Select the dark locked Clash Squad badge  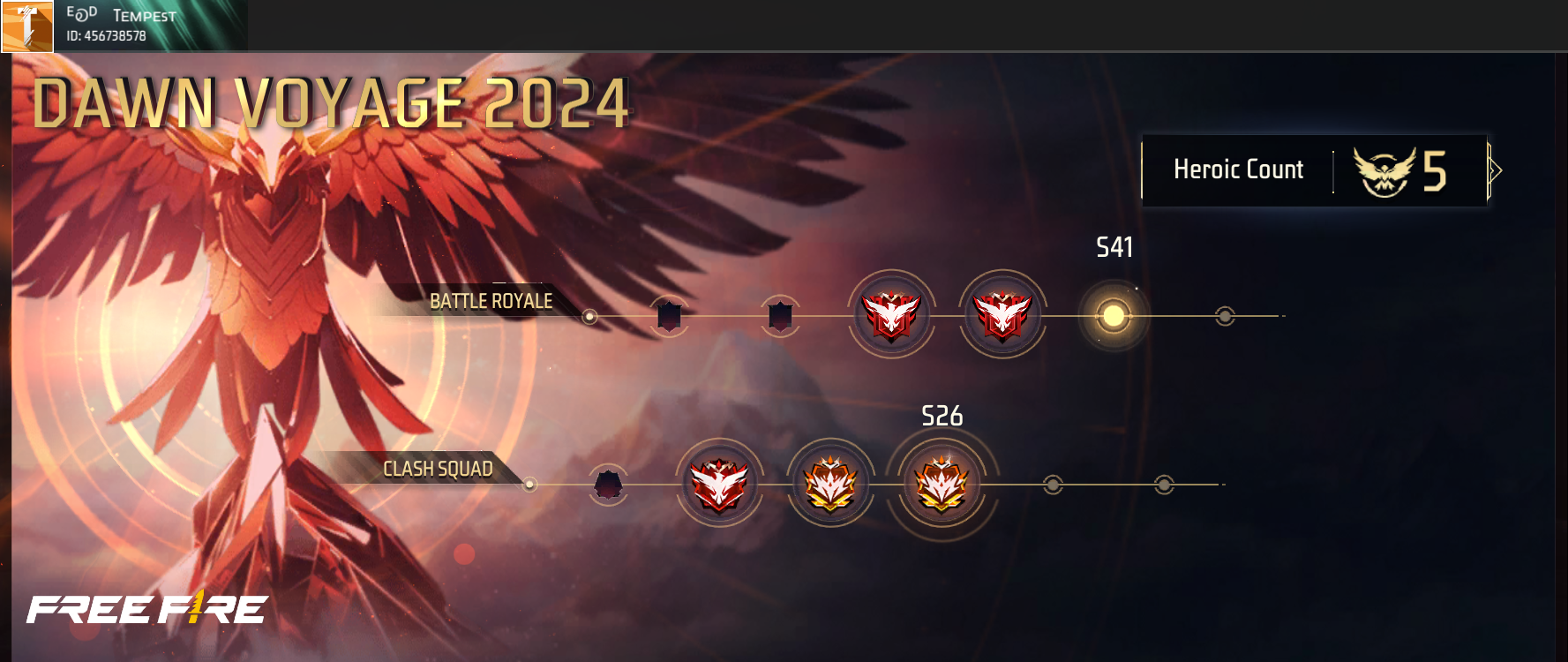[608, 485]
